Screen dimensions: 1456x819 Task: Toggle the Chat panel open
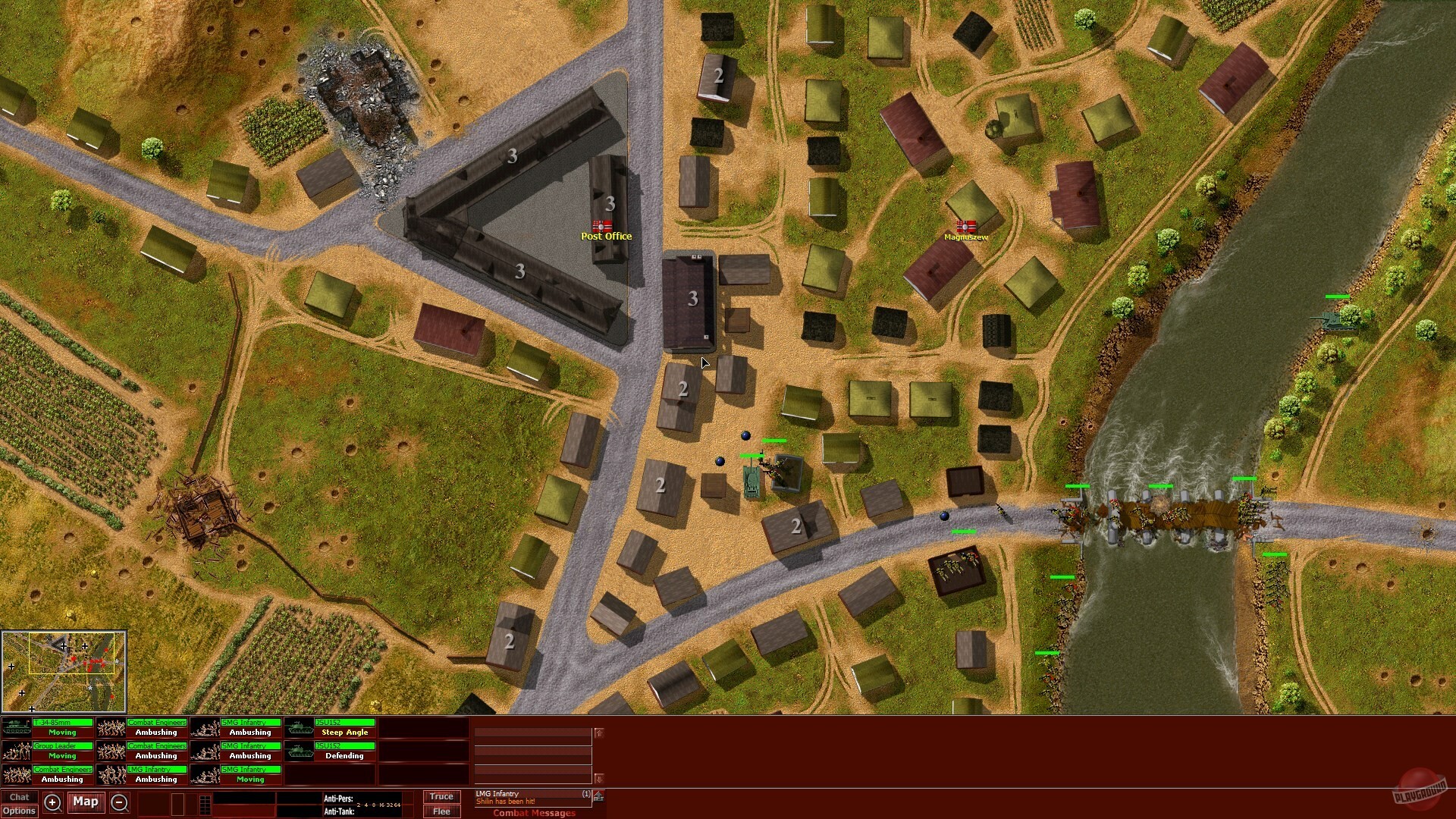click(19, 797)
